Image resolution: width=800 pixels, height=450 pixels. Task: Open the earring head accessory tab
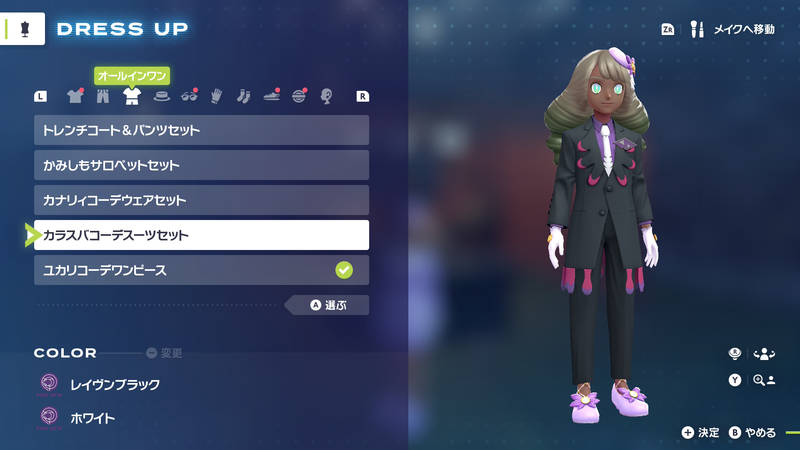326,97
